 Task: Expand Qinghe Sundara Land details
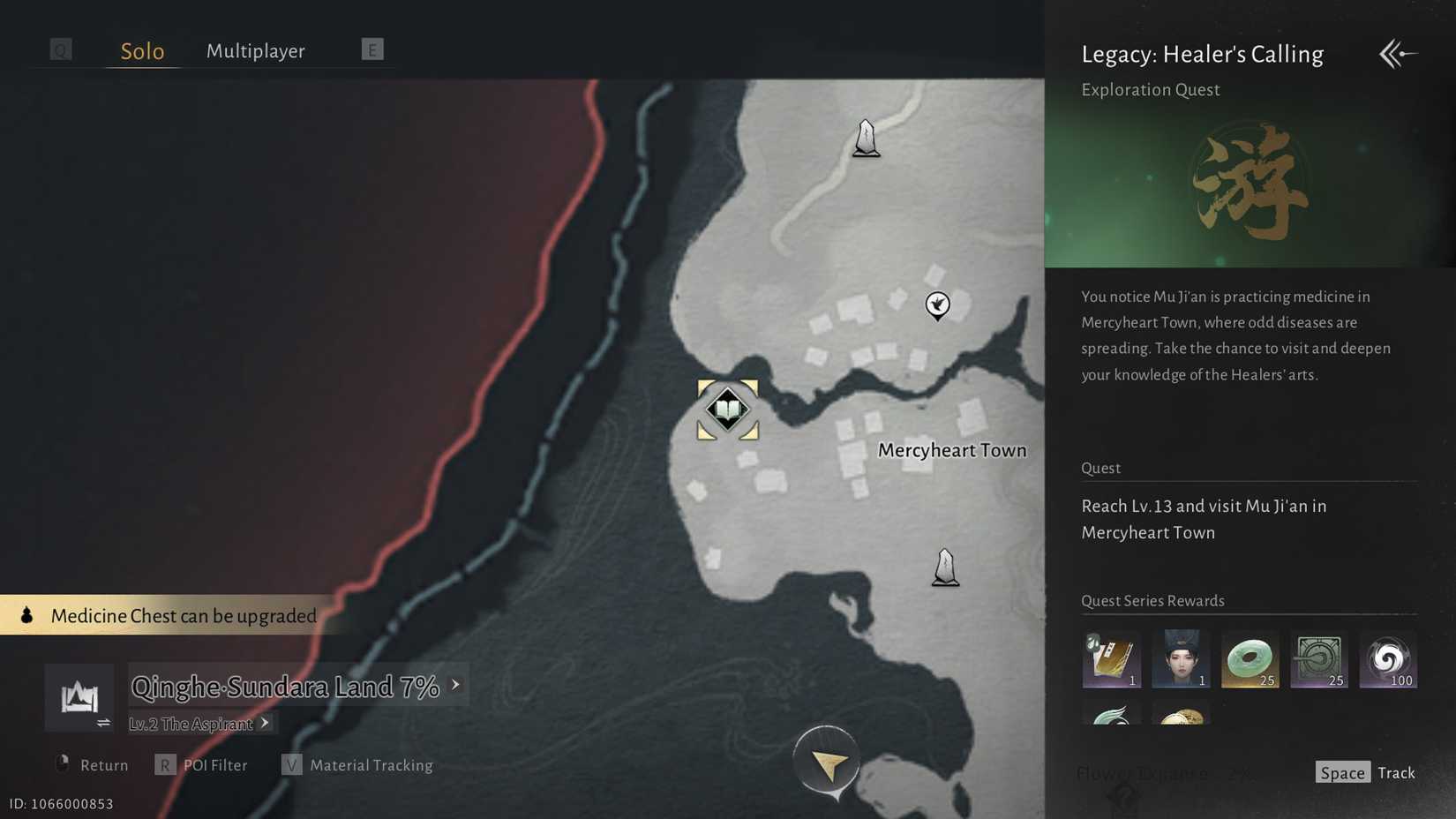click(x=455, y=684)
